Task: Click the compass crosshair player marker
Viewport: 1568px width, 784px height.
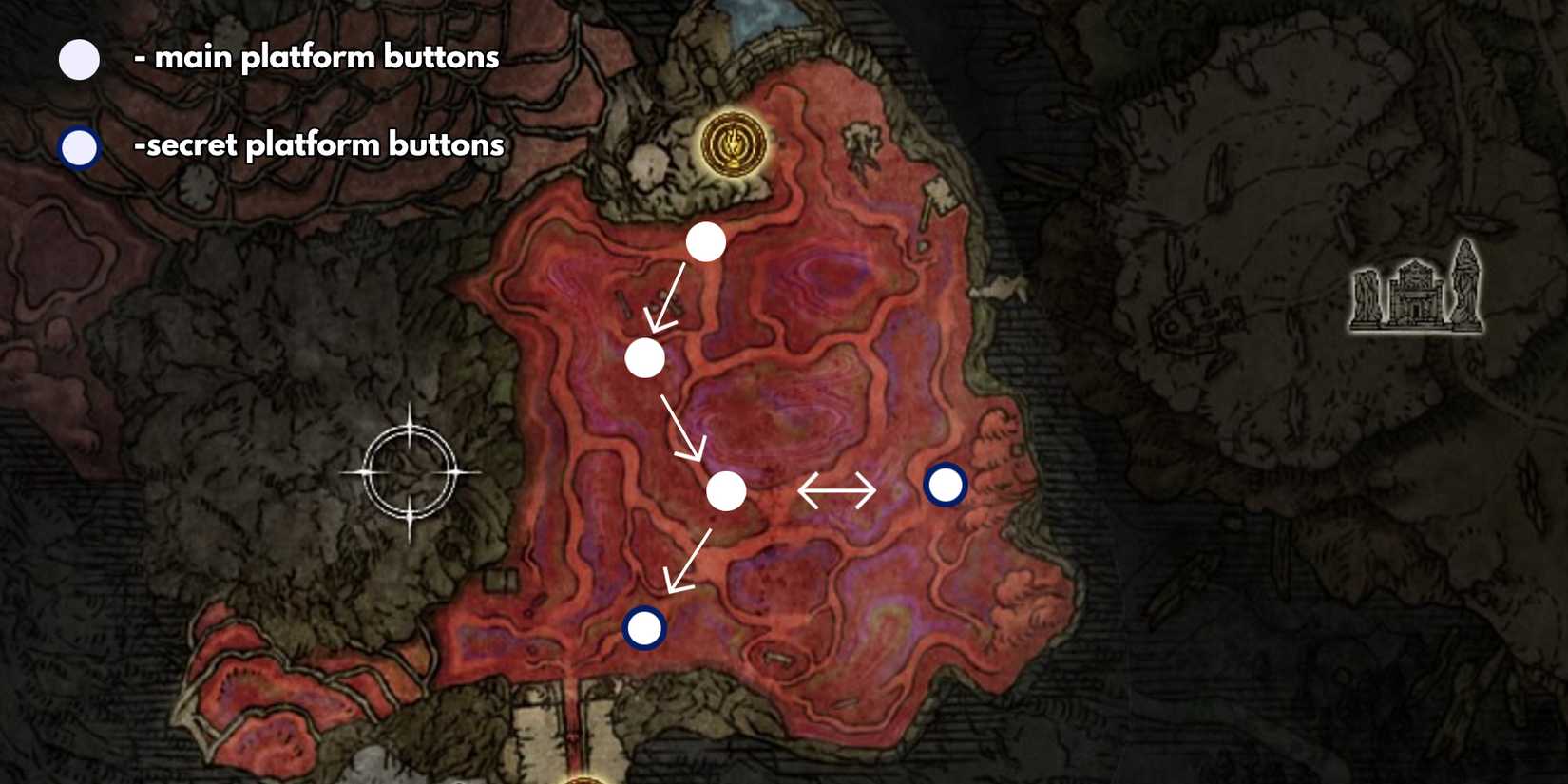Action: (411, 470)
